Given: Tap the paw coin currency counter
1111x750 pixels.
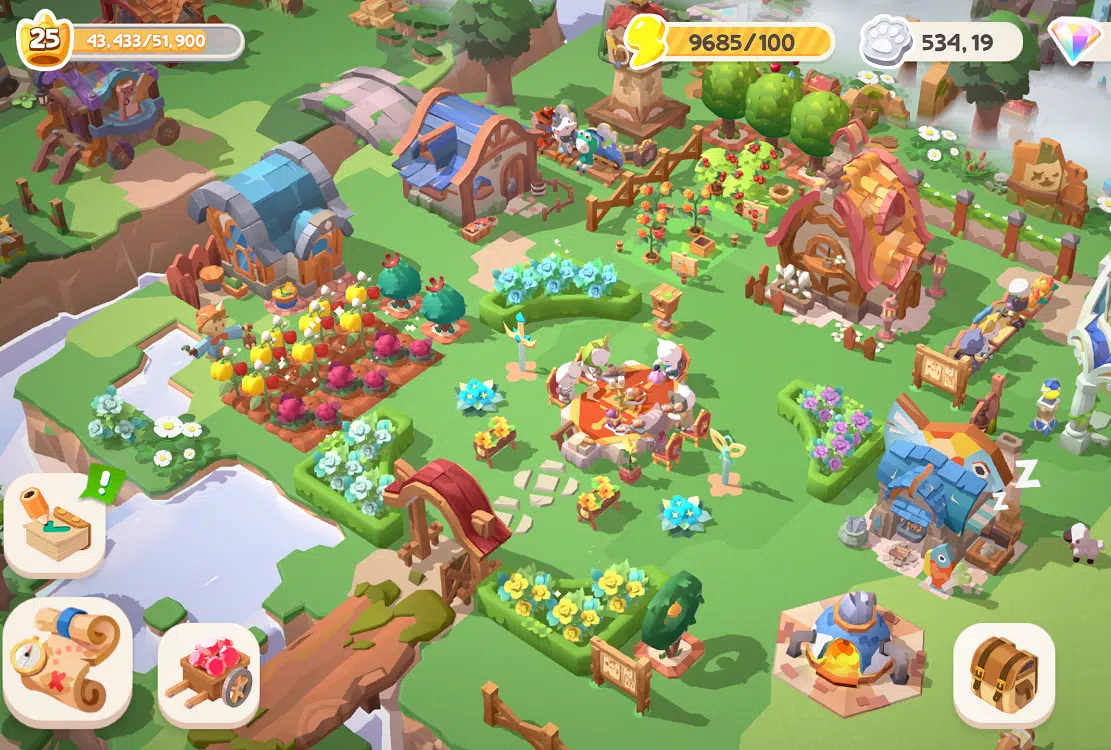Looking at the screenshot, I should (x=940, y=42).
